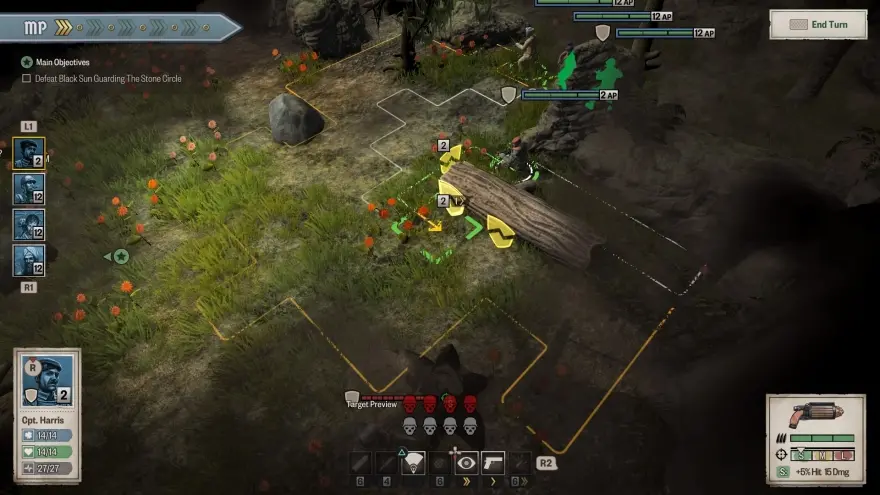The height and width of the screenshot is (495, 880).
Task: Click the green star objective marker
Action: coord(121,257)
